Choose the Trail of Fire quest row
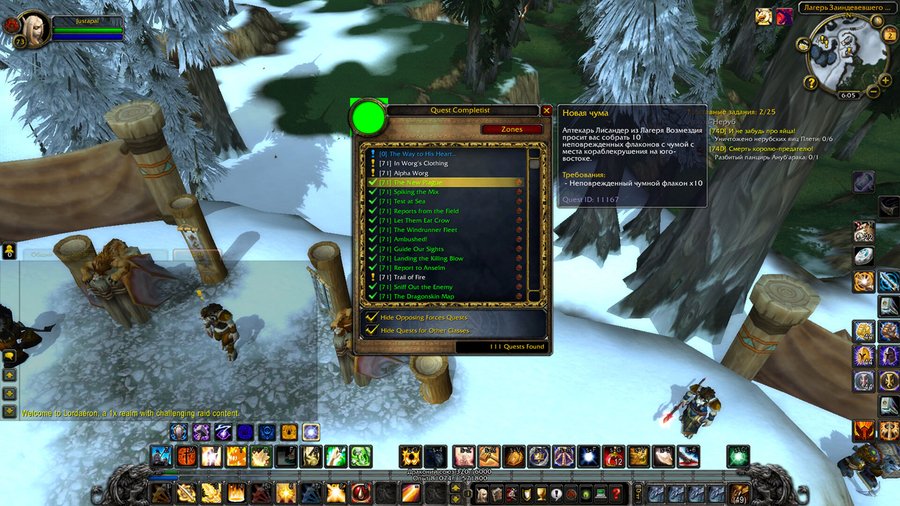This screenshot has width=900, height=506. pos(410,277)
